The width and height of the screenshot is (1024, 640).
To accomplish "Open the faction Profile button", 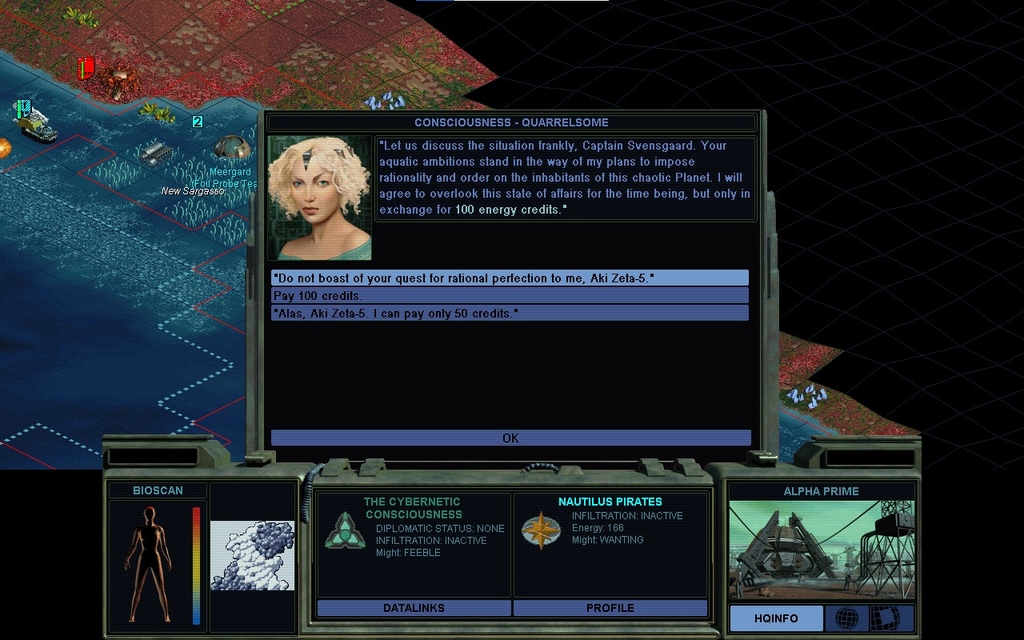I will (610, 608).
